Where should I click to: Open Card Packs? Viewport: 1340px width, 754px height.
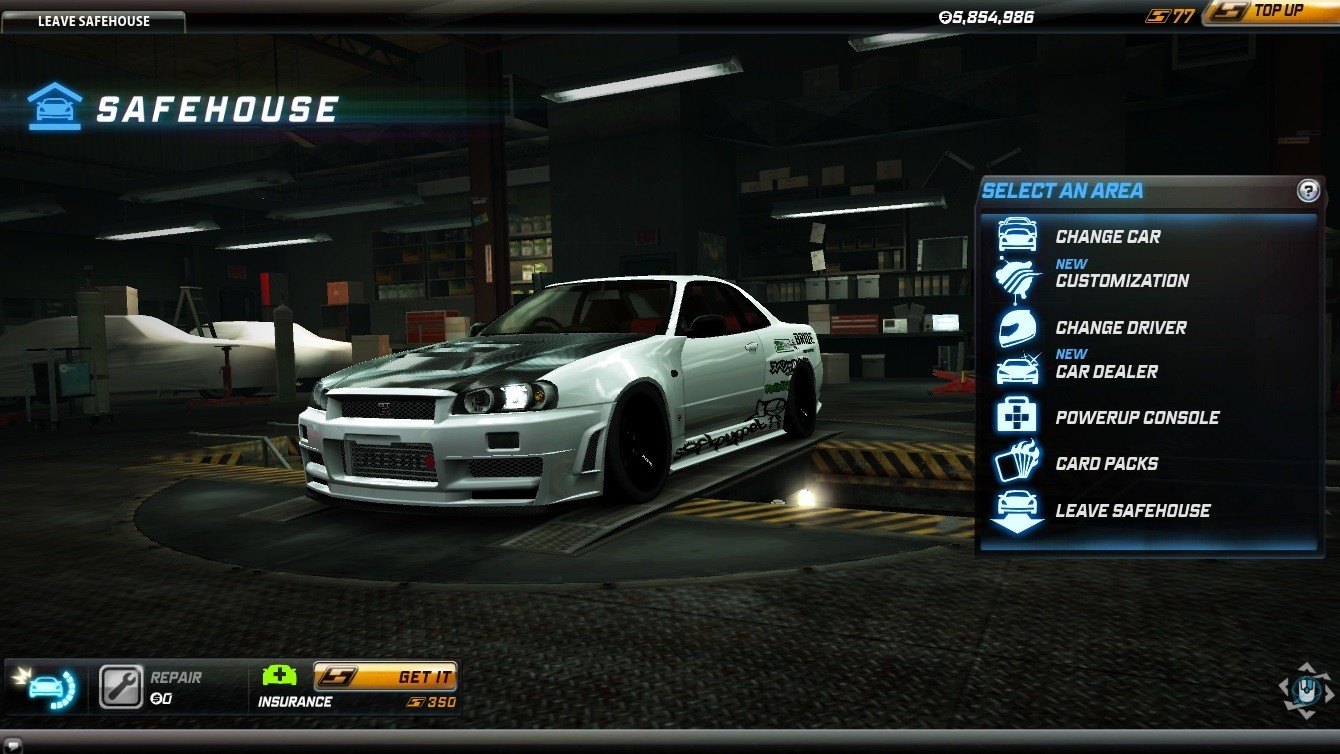pyautogui.click(x=1106, y=464)
